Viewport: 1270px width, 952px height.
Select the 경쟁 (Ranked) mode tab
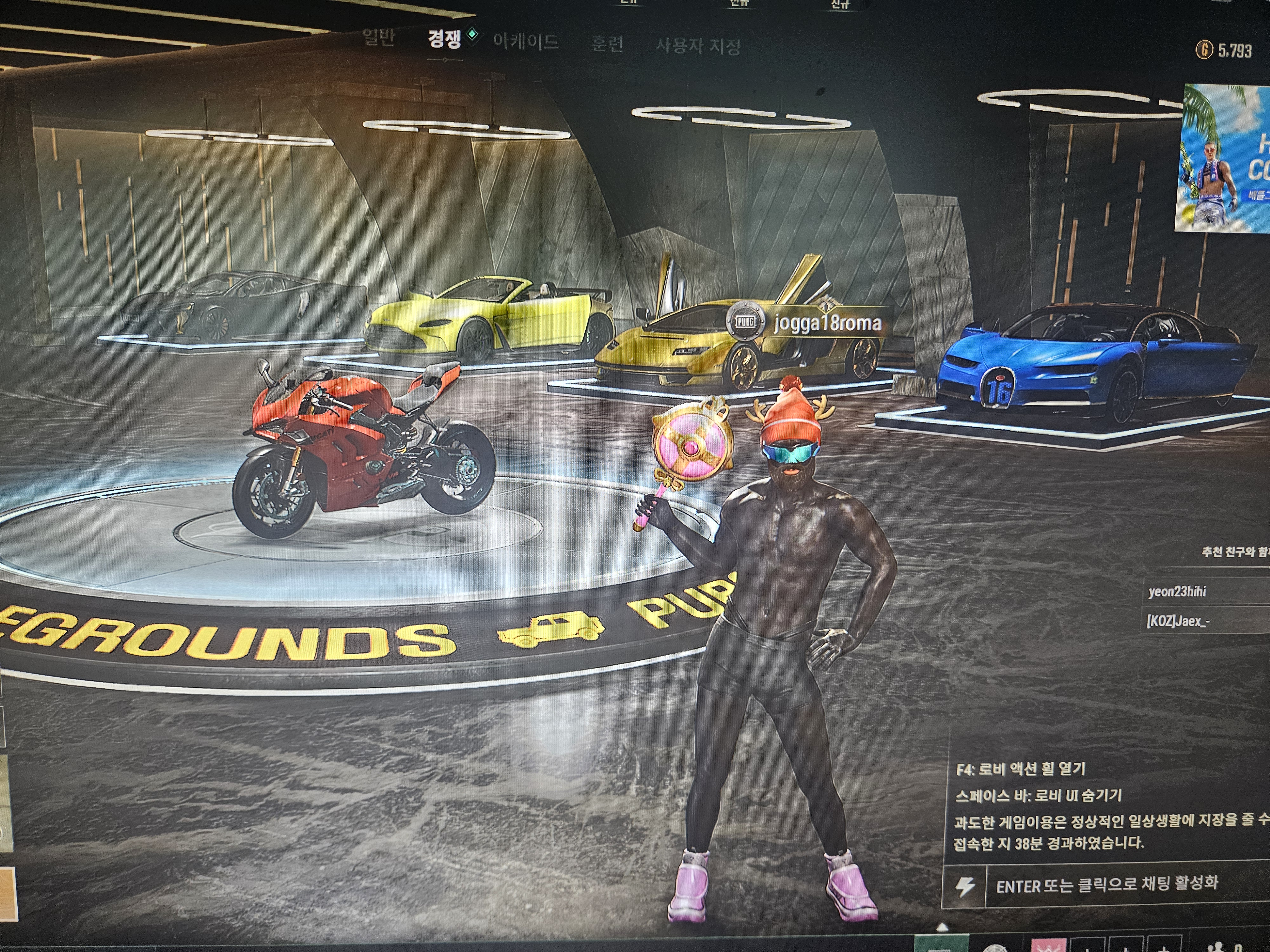pyautogui.click(x=444, y=39)
